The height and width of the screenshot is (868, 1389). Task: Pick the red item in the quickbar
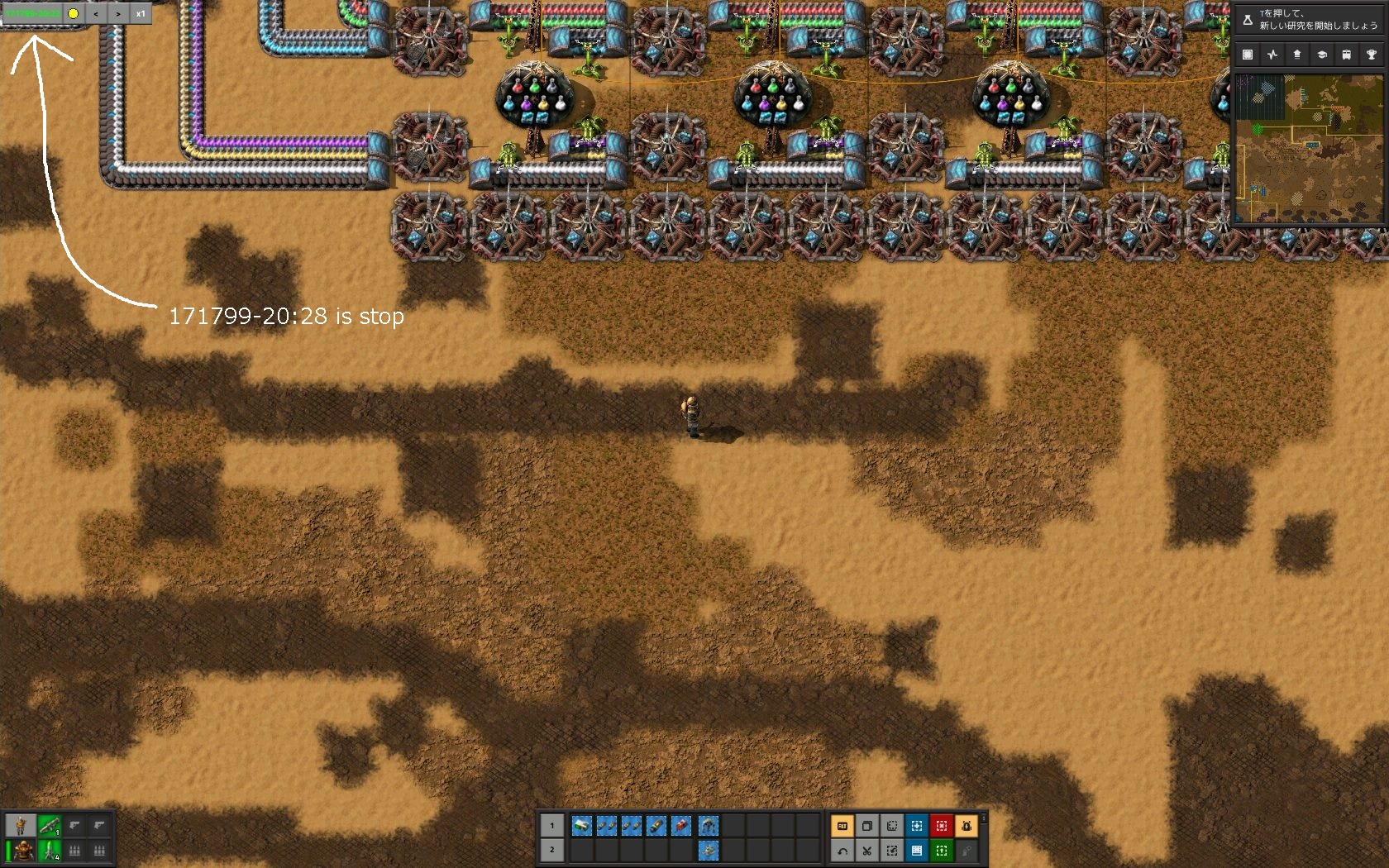(681, 825)
